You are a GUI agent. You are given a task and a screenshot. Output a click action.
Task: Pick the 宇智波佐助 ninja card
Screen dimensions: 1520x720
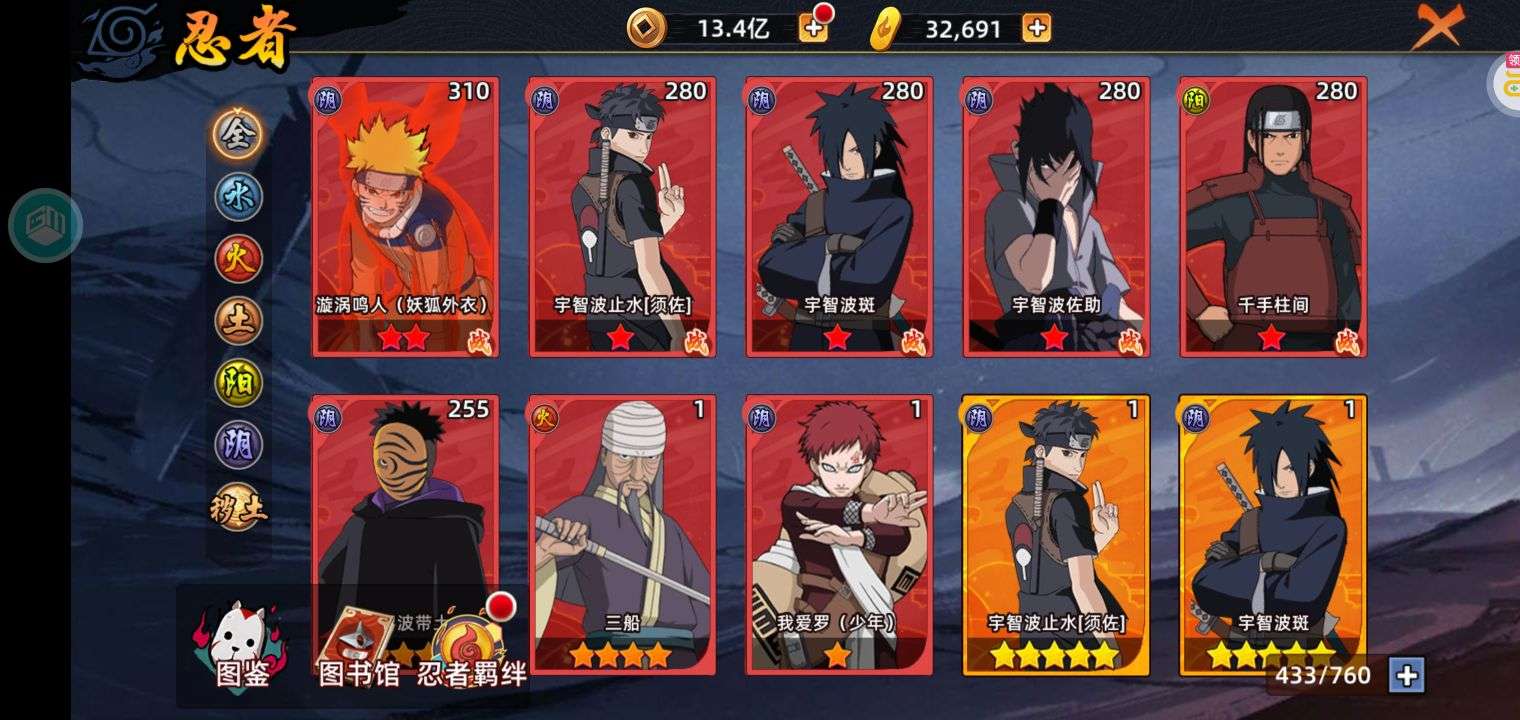[x=1056, y=216]
